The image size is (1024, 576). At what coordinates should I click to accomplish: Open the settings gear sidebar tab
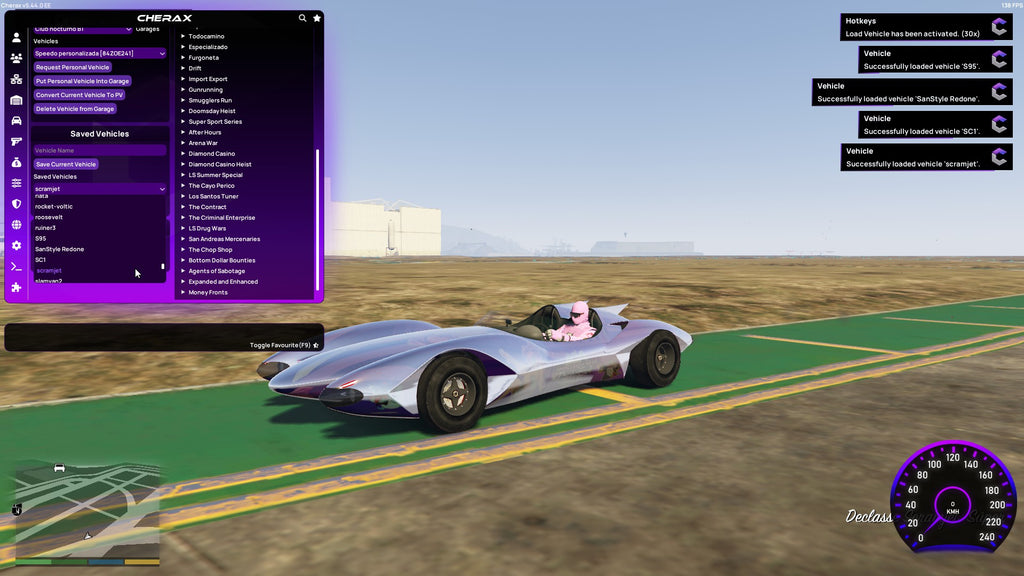coord(16,245)
